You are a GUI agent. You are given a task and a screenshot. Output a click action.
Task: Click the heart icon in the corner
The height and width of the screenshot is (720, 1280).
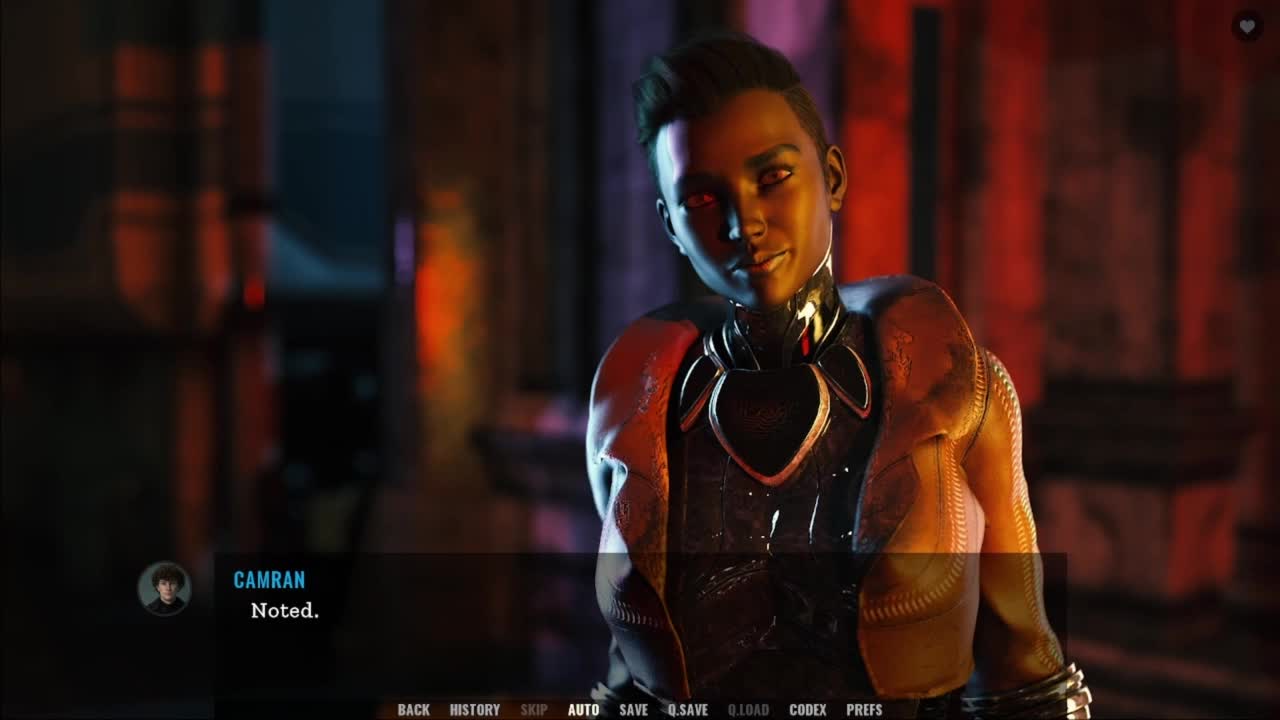[1246, 26]
